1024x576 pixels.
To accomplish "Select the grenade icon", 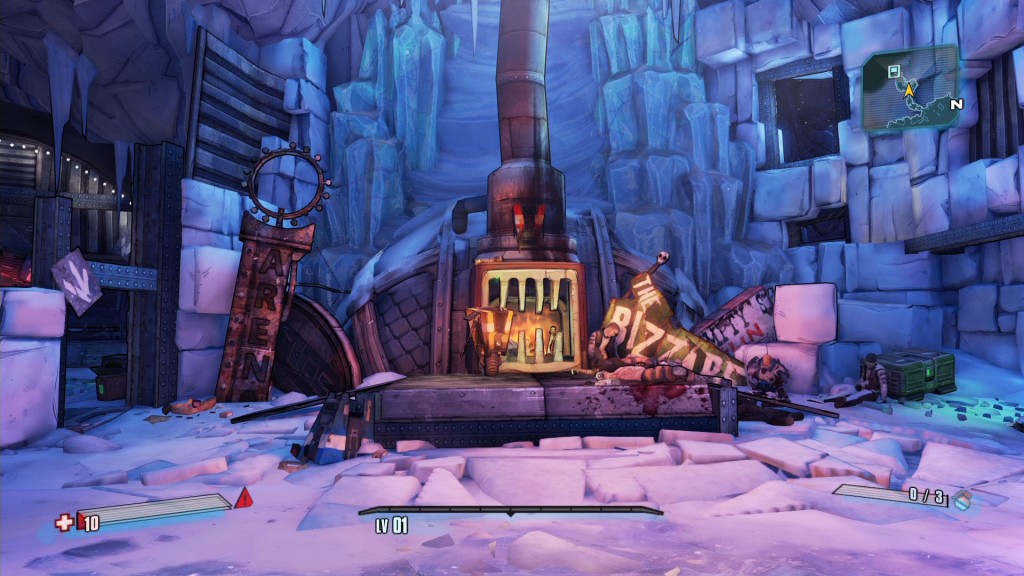I will pos(960,500).
